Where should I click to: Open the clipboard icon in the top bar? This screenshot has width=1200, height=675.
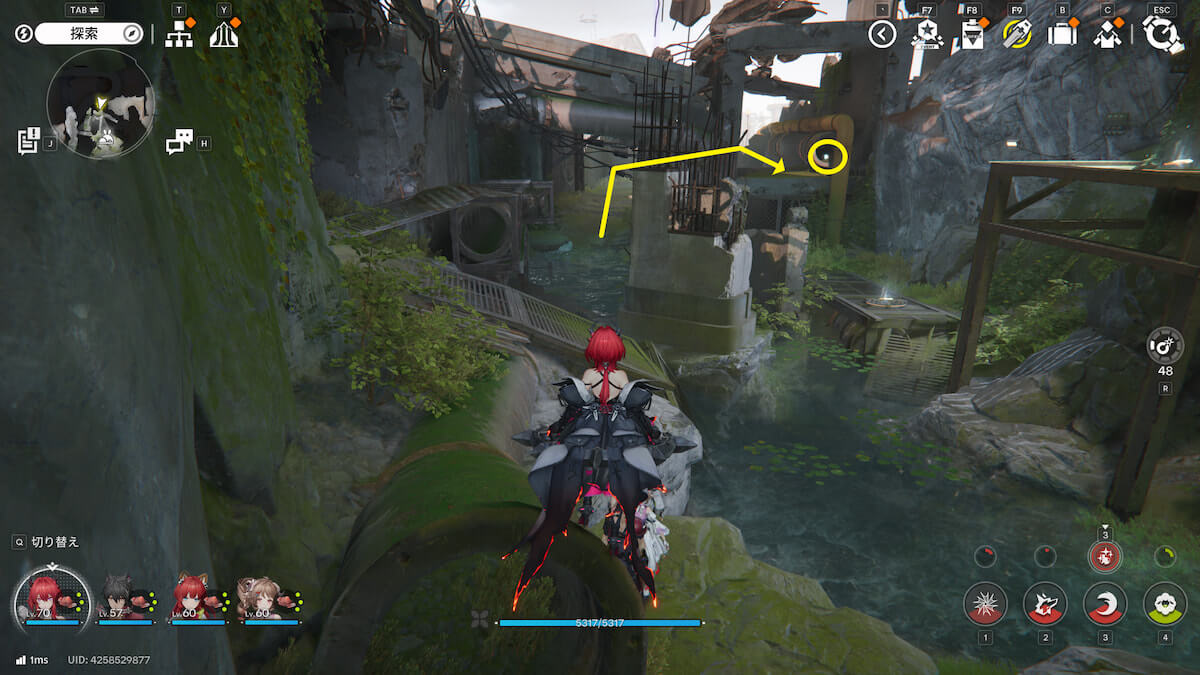[971, 35]
